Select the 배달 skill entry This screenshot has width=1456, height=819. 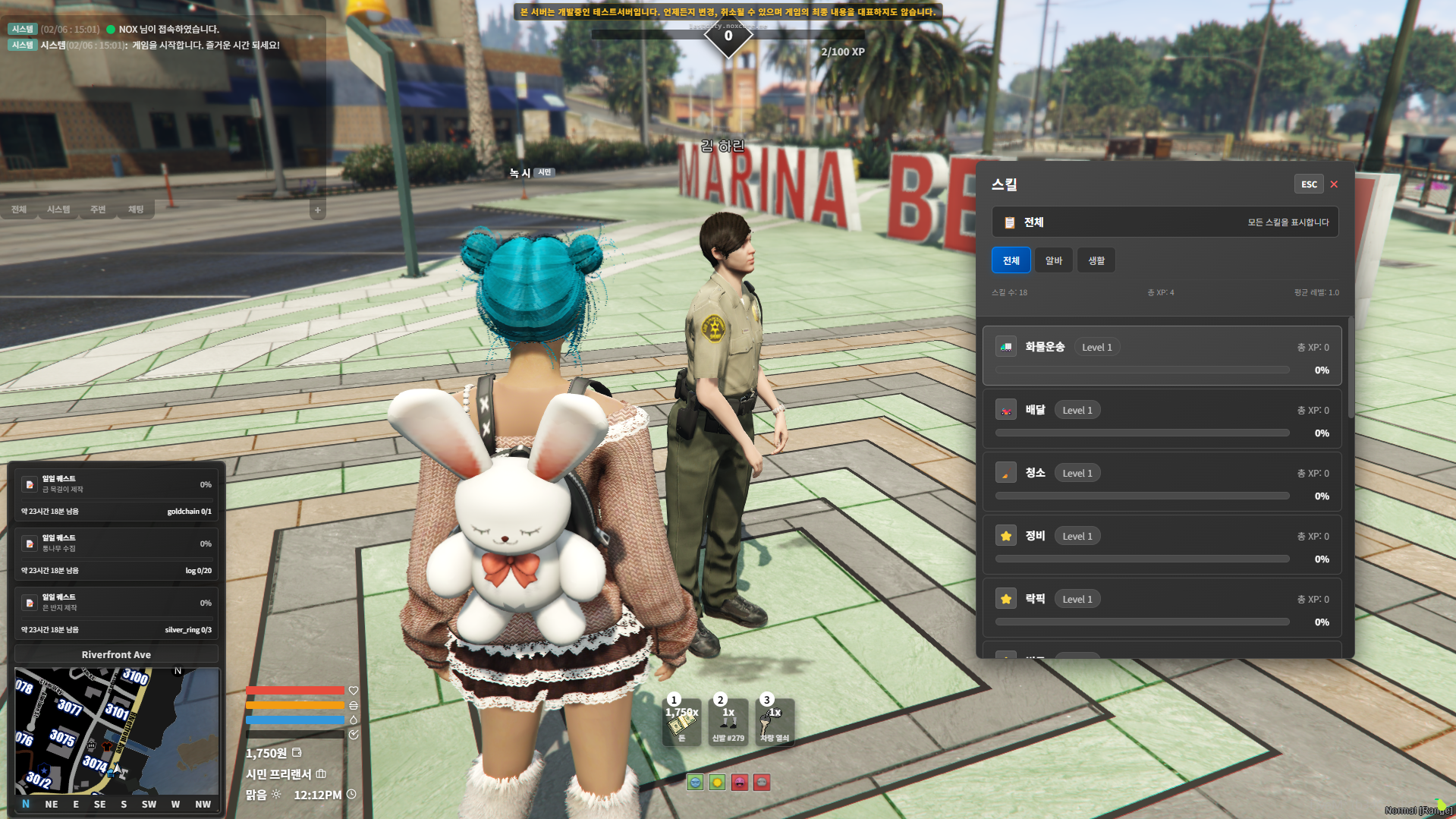(x=1161, y=419)
